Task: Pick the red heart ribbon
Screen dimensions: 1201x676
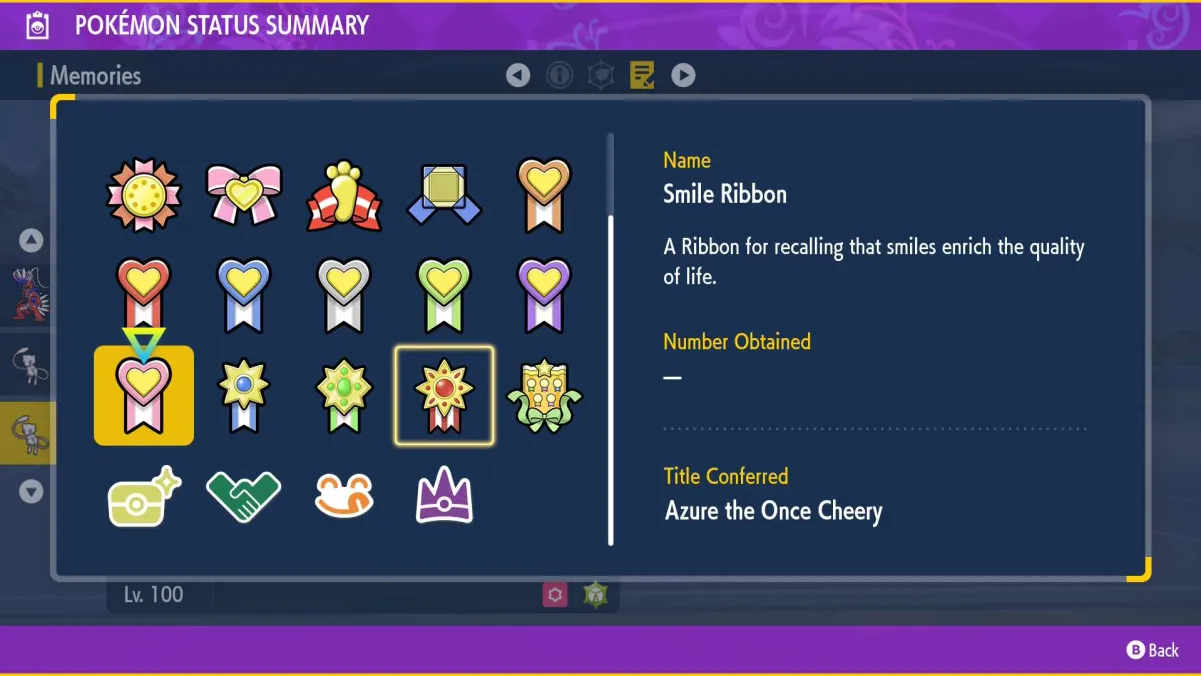Action: point(144,295)
